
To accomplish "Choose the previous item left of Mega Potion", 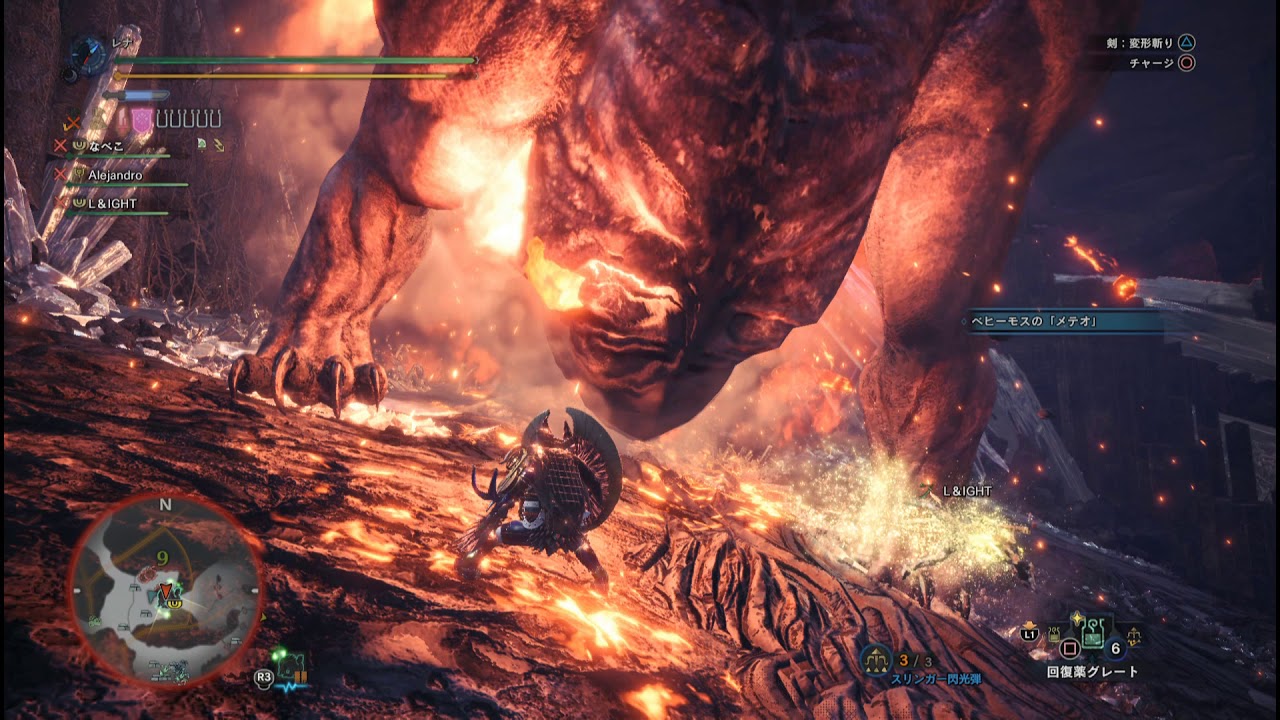I will coord(1054,632).
